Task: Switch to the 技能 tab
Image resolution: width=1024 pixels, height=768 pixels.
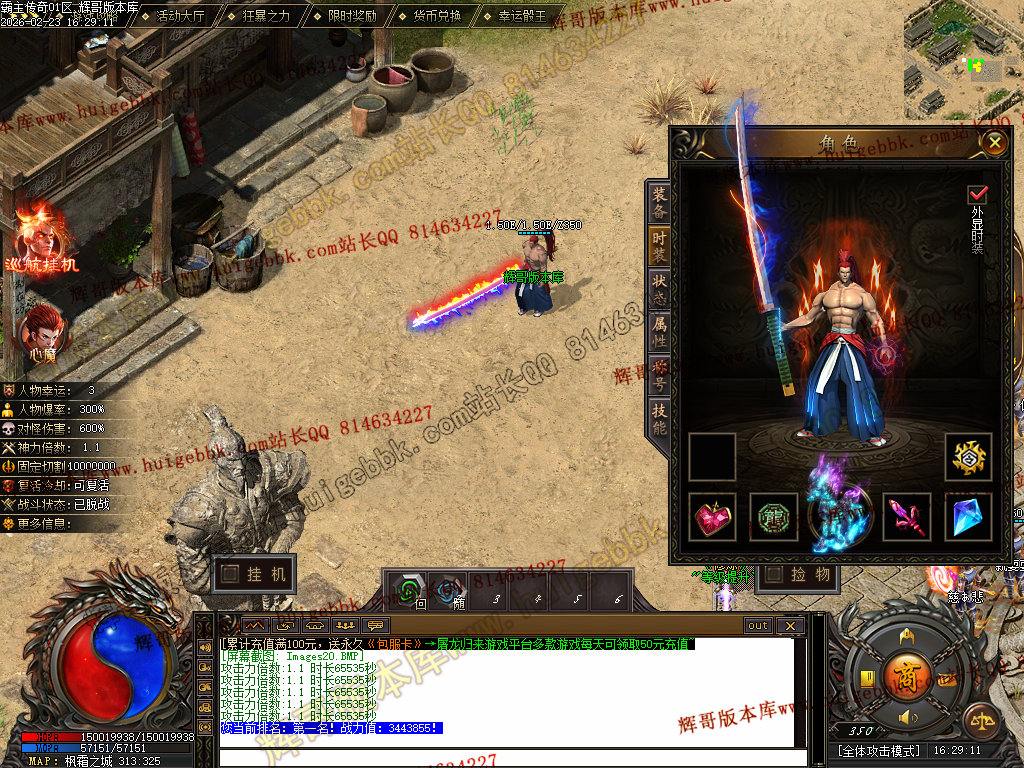Action: point(659,420)
